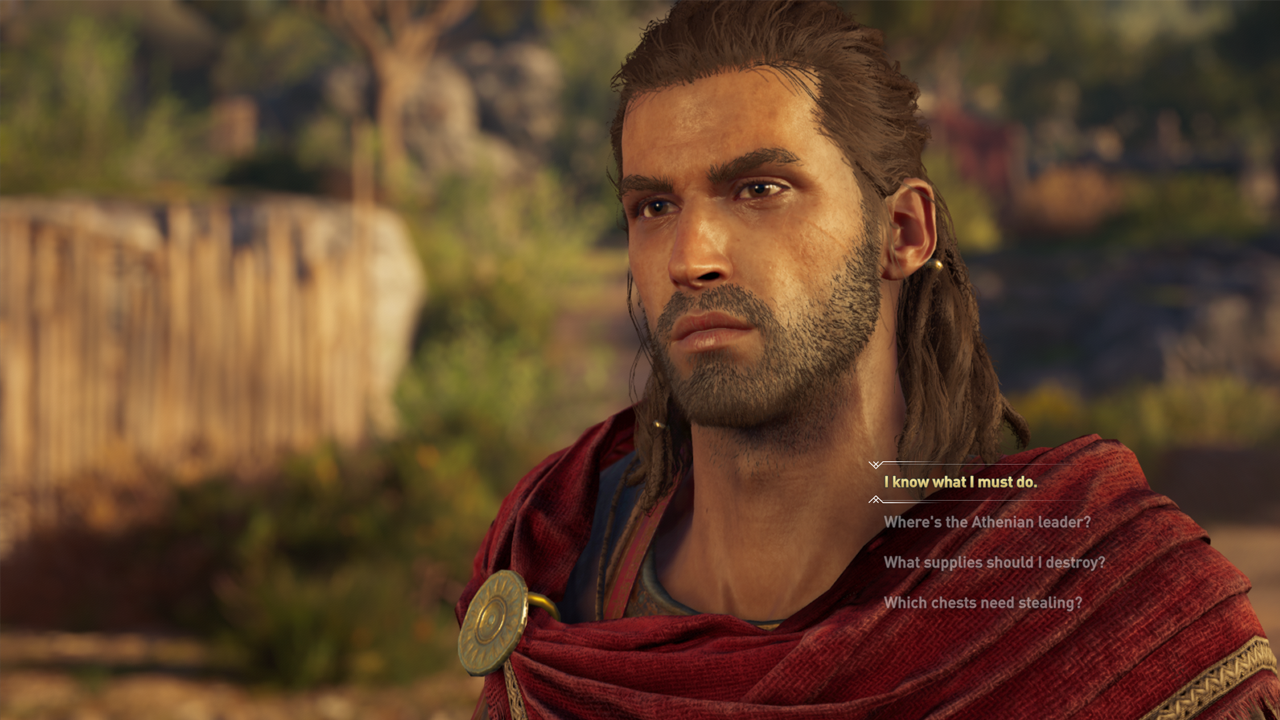Viewport: 1280px width, 720px height.
Task: Pick the "Which chests need stealing?" option
Action: pos(982,603)
